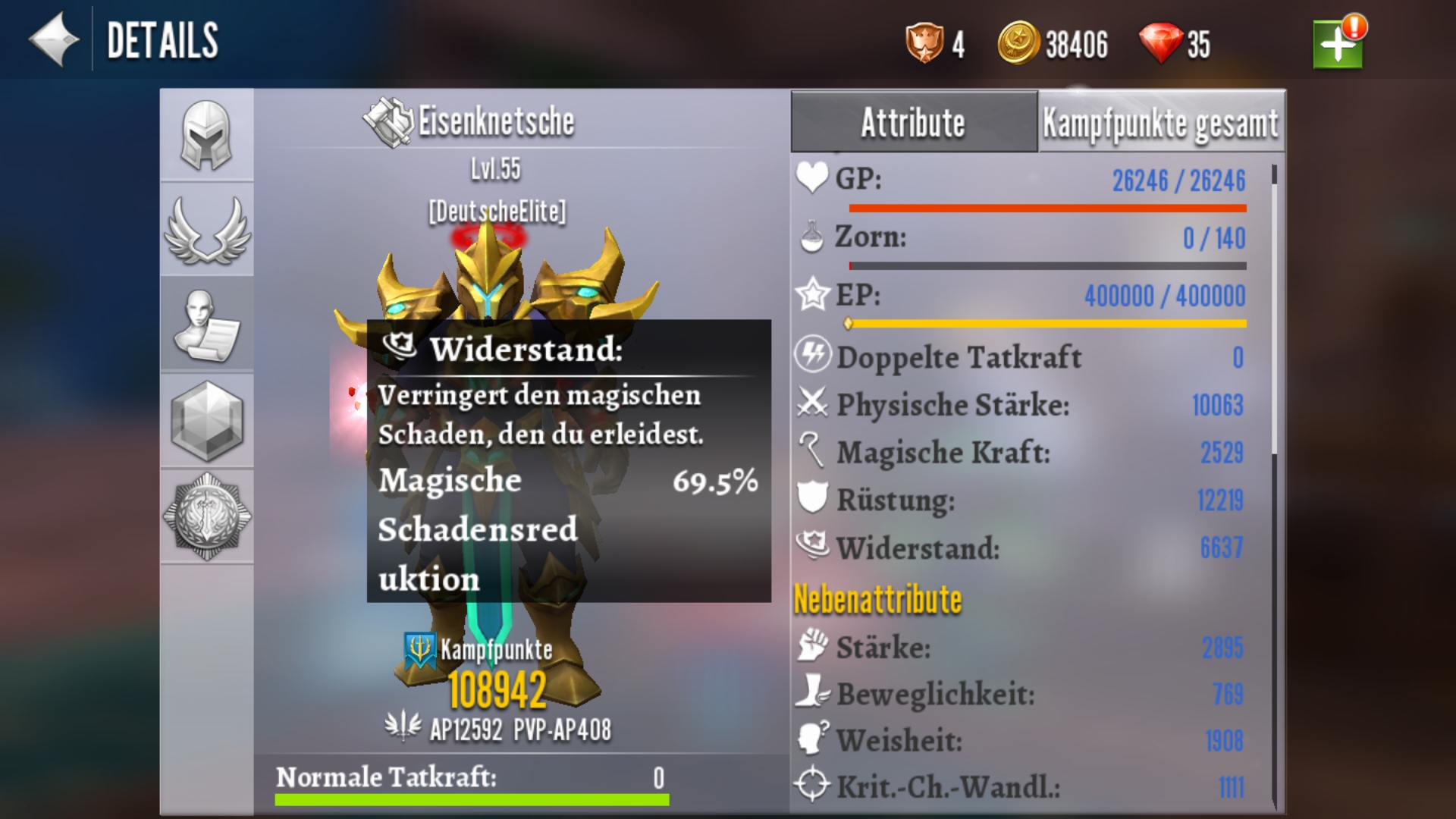The image size is (1456, 819).
Task: Open the Kampfpunkte gesamt tab
Action: click(1160, 123)
